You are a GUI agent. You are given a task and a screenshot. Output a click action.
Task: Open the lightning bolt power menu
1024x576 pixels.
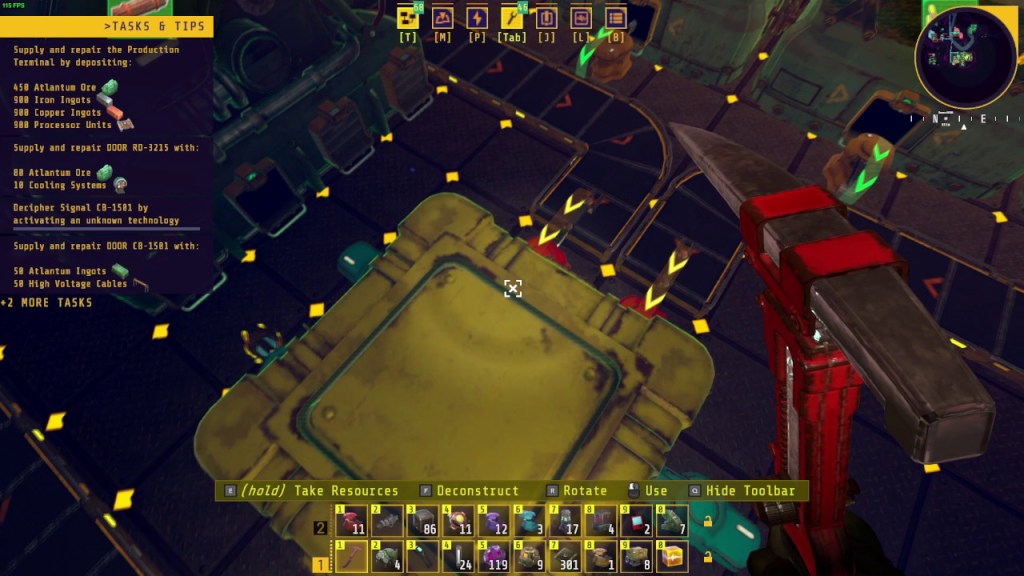point(477,18)
